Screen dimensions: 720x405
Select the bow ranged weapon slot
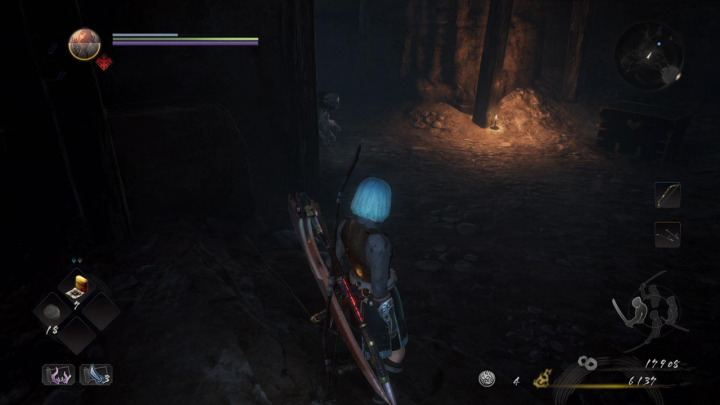click(667, 194)
